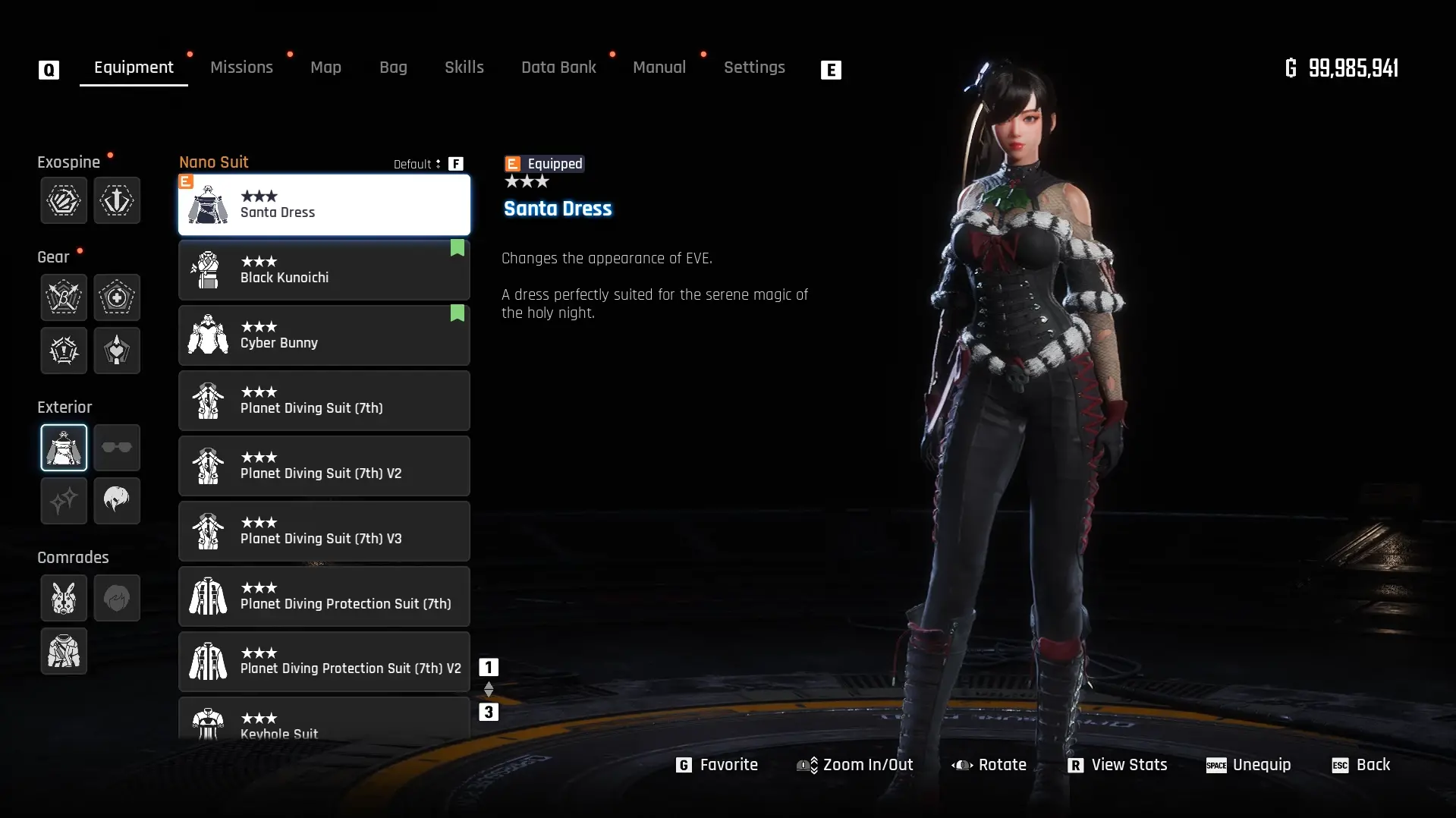Select the equipped Santa Dress row
This screenshot has height=818, width=1456.
point(324,205)
